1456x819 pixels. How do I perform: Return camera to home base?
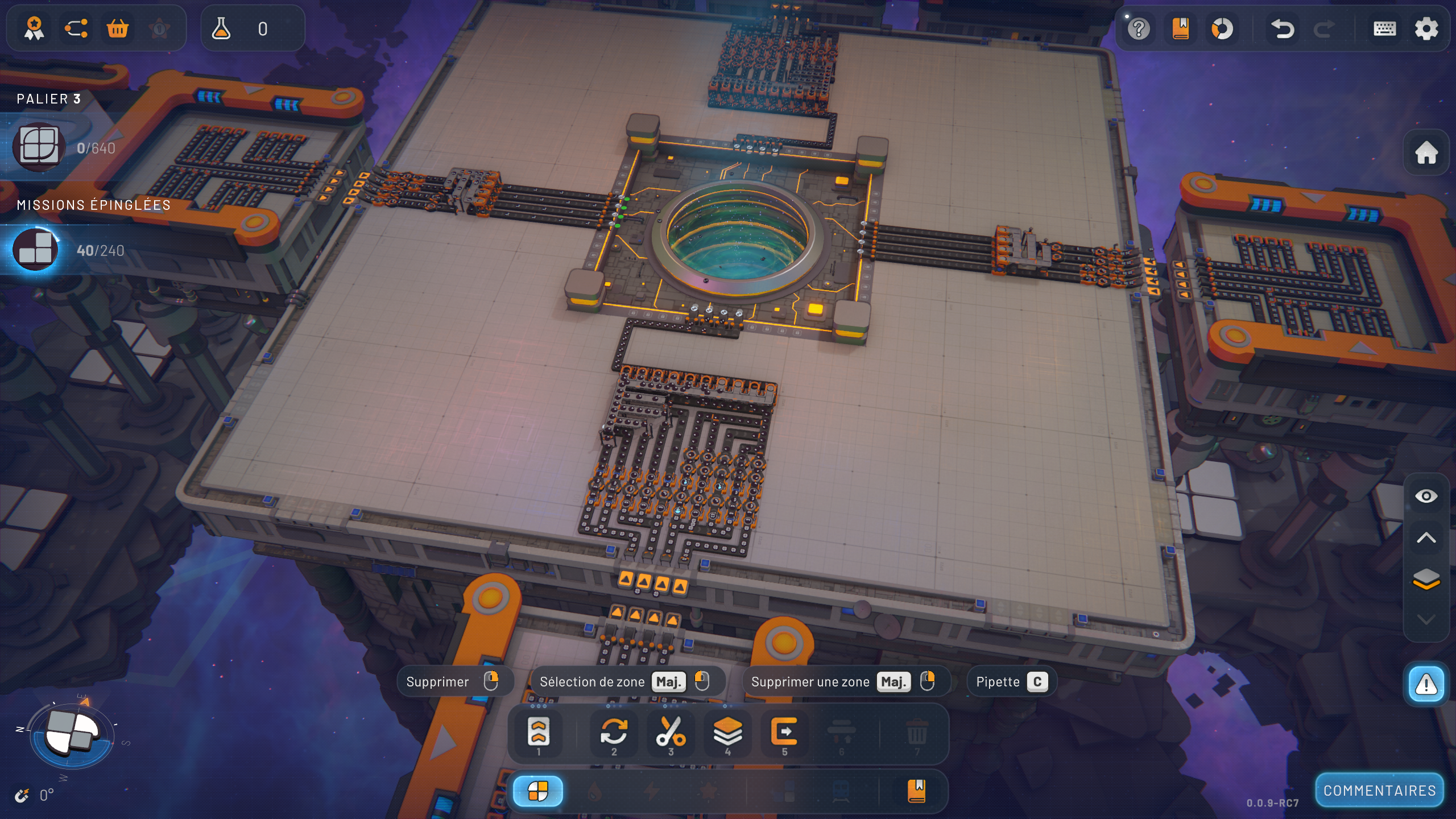pos(1426,152)
